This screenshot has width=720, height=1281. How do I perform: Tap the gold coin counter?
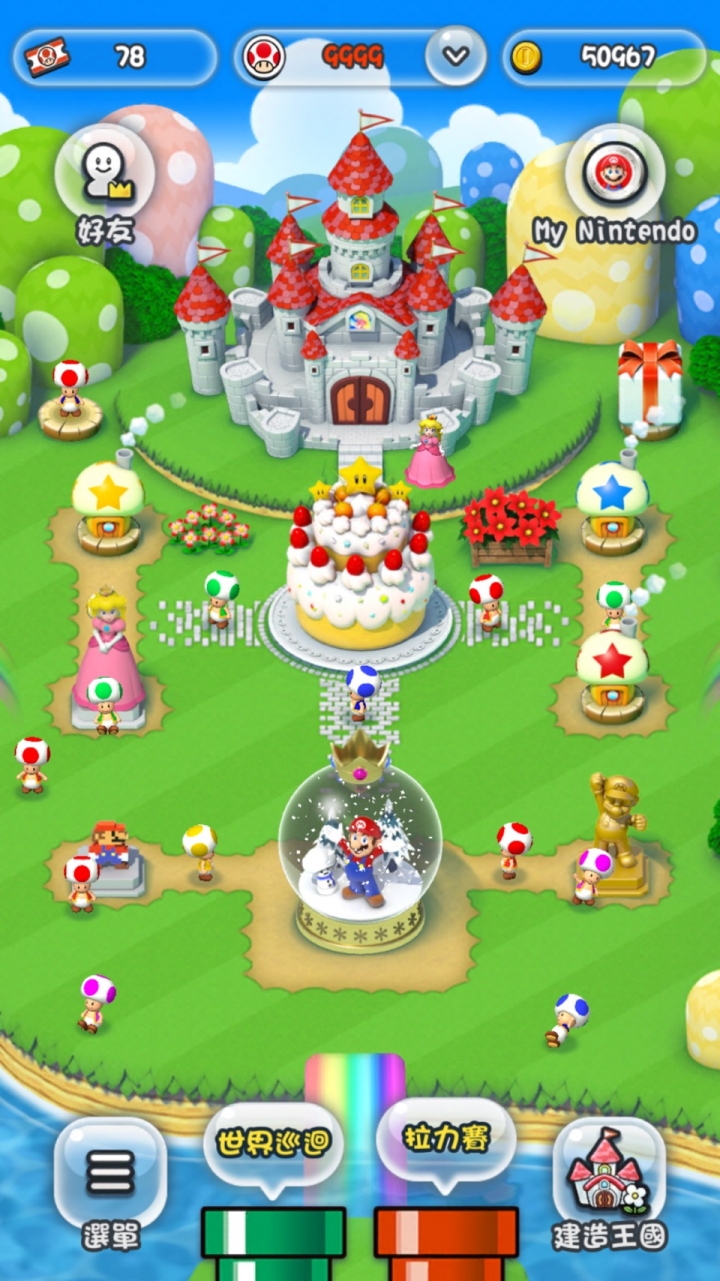(604, 57)
